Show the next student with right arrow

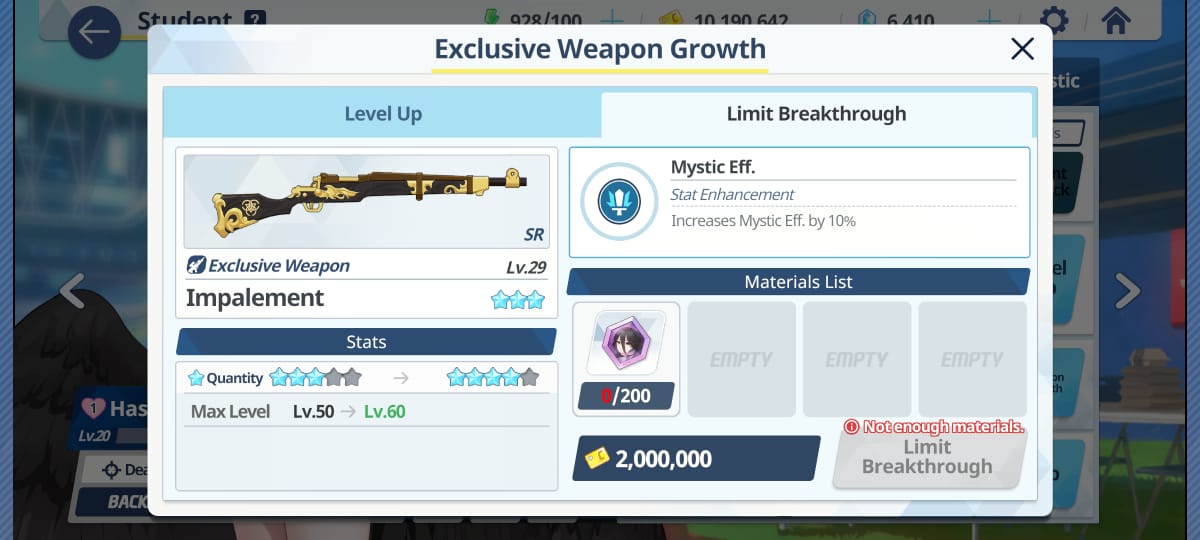pos(1127,291)
